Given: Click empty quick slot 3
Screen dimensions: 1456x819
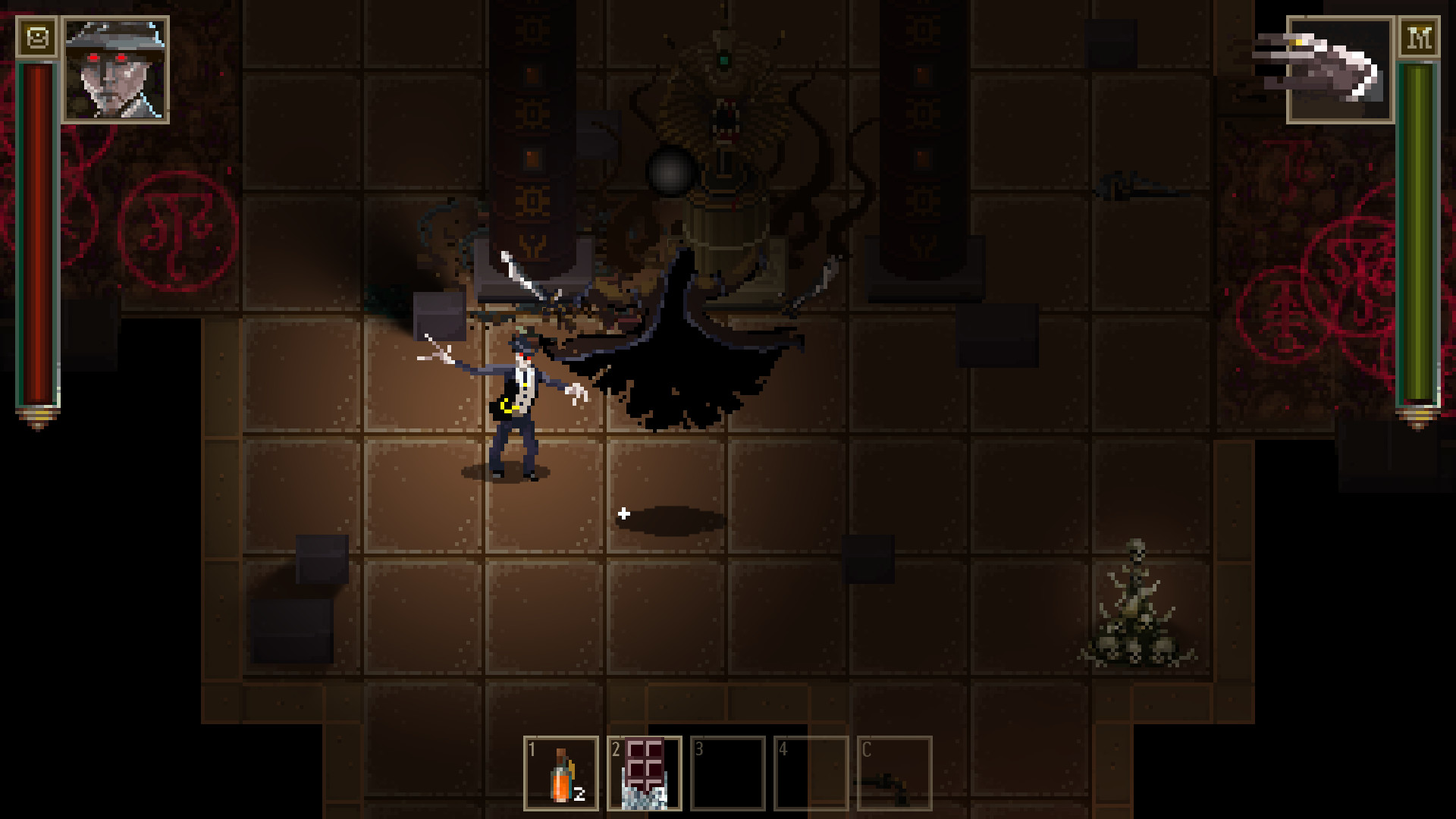Looking at the screenshot, I should [729, 773].
